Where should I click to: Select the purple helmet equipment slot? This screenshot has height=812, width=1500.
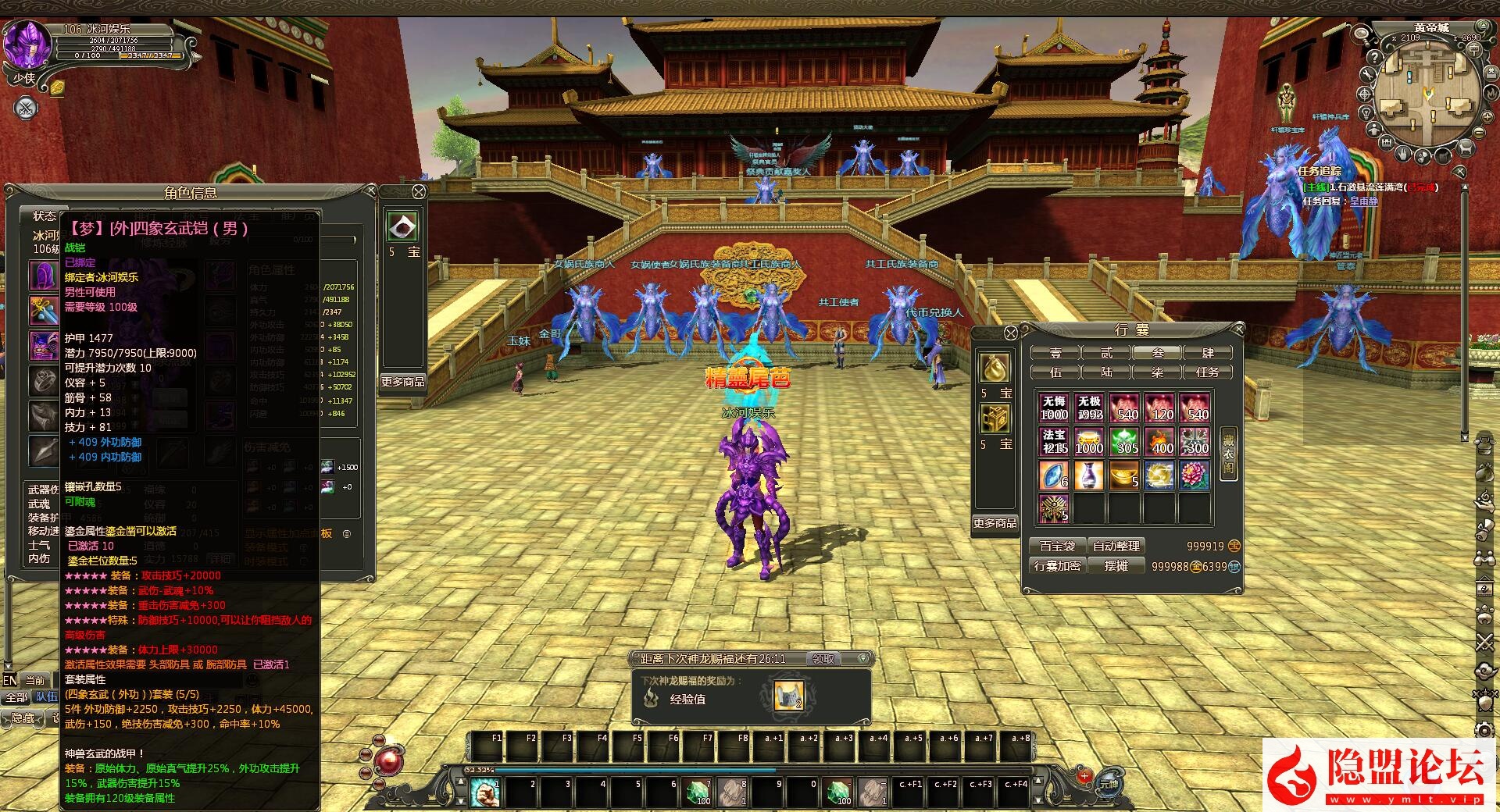pyautogui.click(x=43, y=275)
